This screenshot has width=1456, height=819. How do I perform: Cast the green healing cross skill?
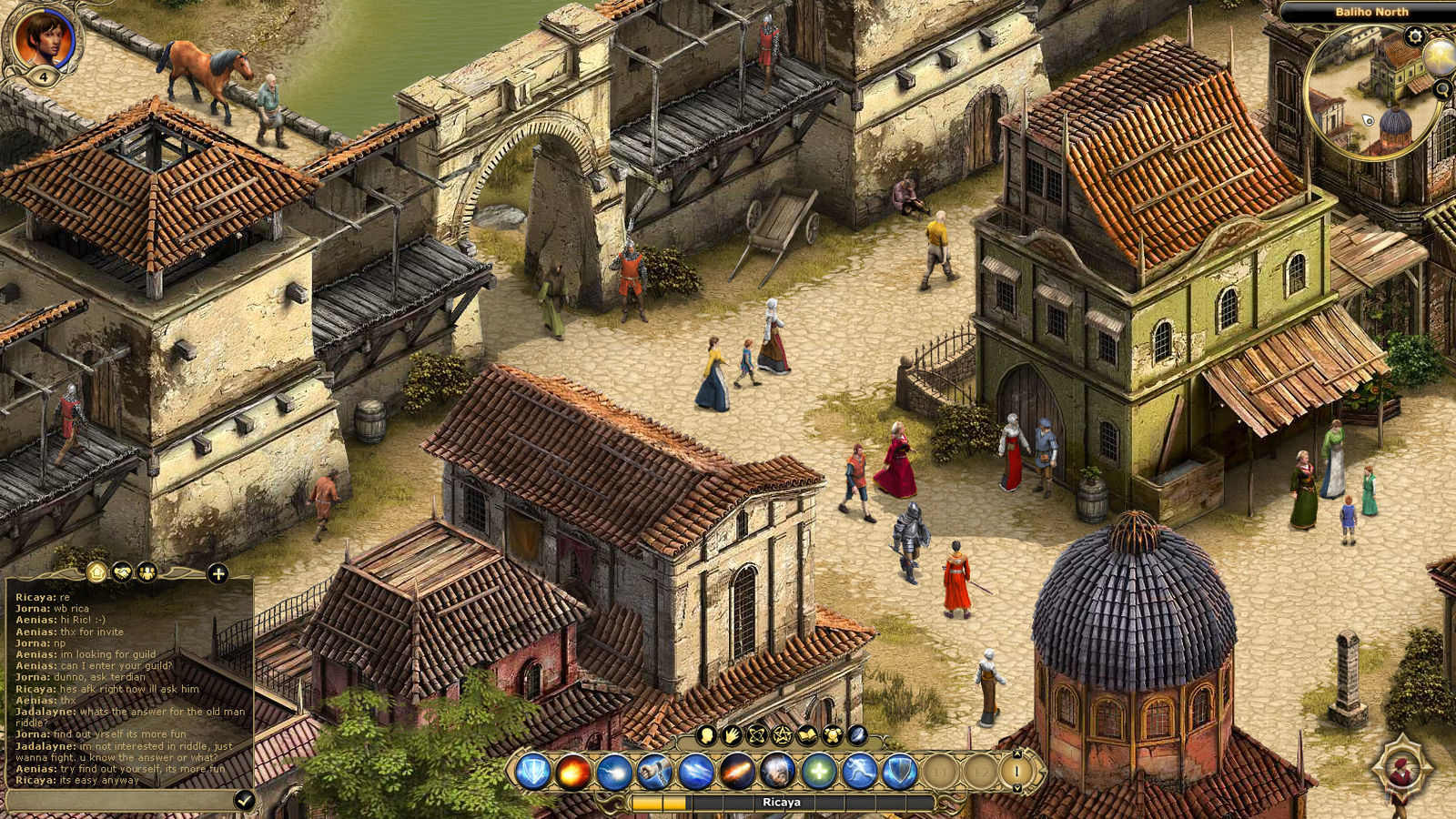pyautogui.click(x=818, y=772)
